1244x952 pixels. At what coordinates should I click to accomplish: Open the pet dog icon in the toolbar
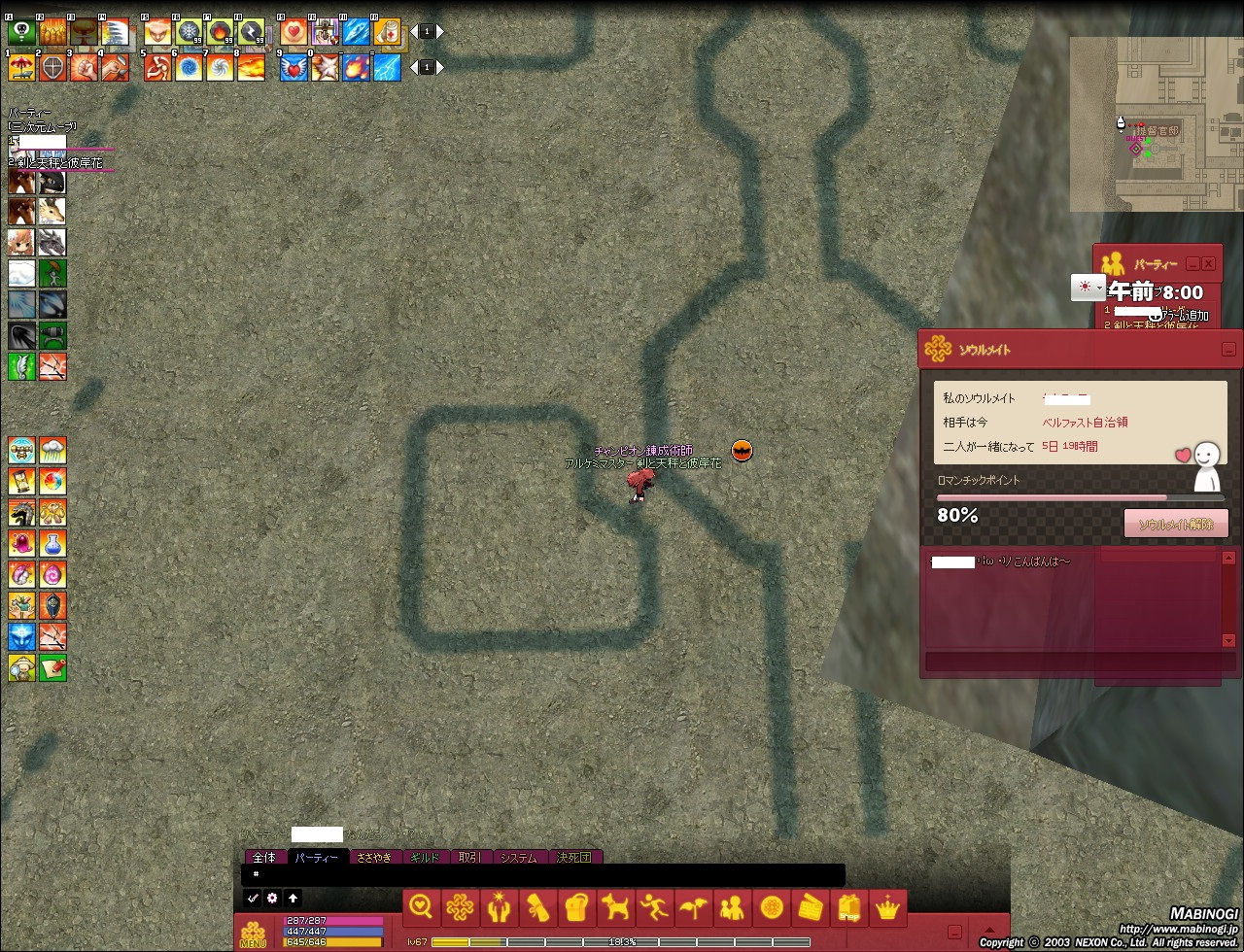tap(615, 908)
